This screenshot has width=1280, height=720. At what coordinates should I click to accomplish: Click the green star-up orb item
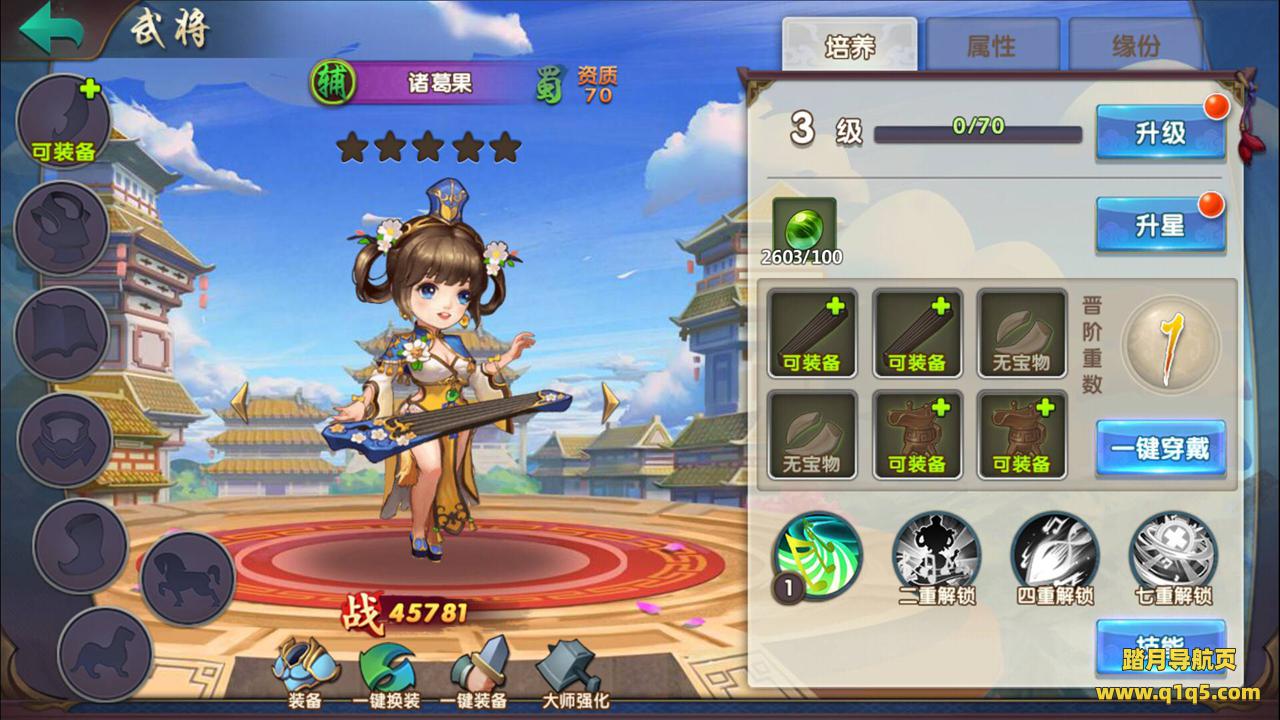pos(802,227)
